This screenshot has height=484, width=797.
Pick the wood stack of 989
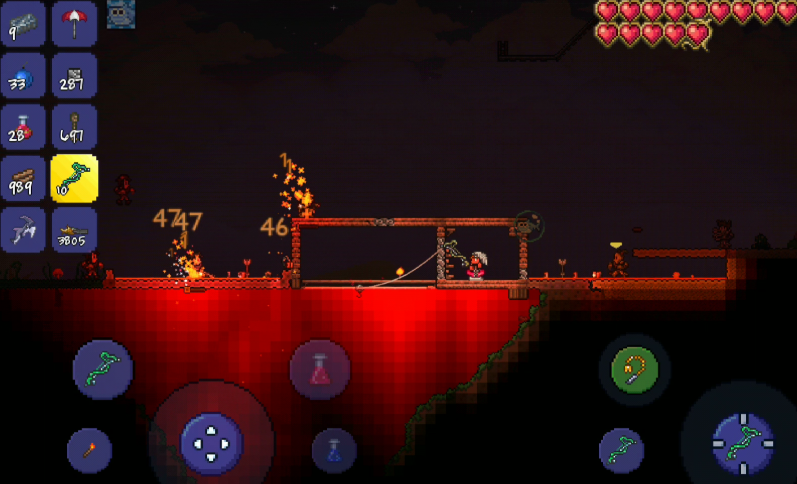(23, 179)
